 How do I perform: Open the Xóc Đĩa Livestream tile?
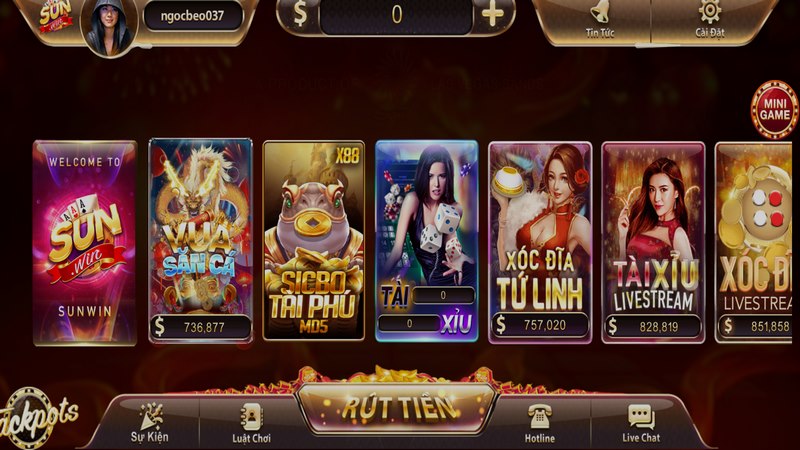tap(757, 240)
